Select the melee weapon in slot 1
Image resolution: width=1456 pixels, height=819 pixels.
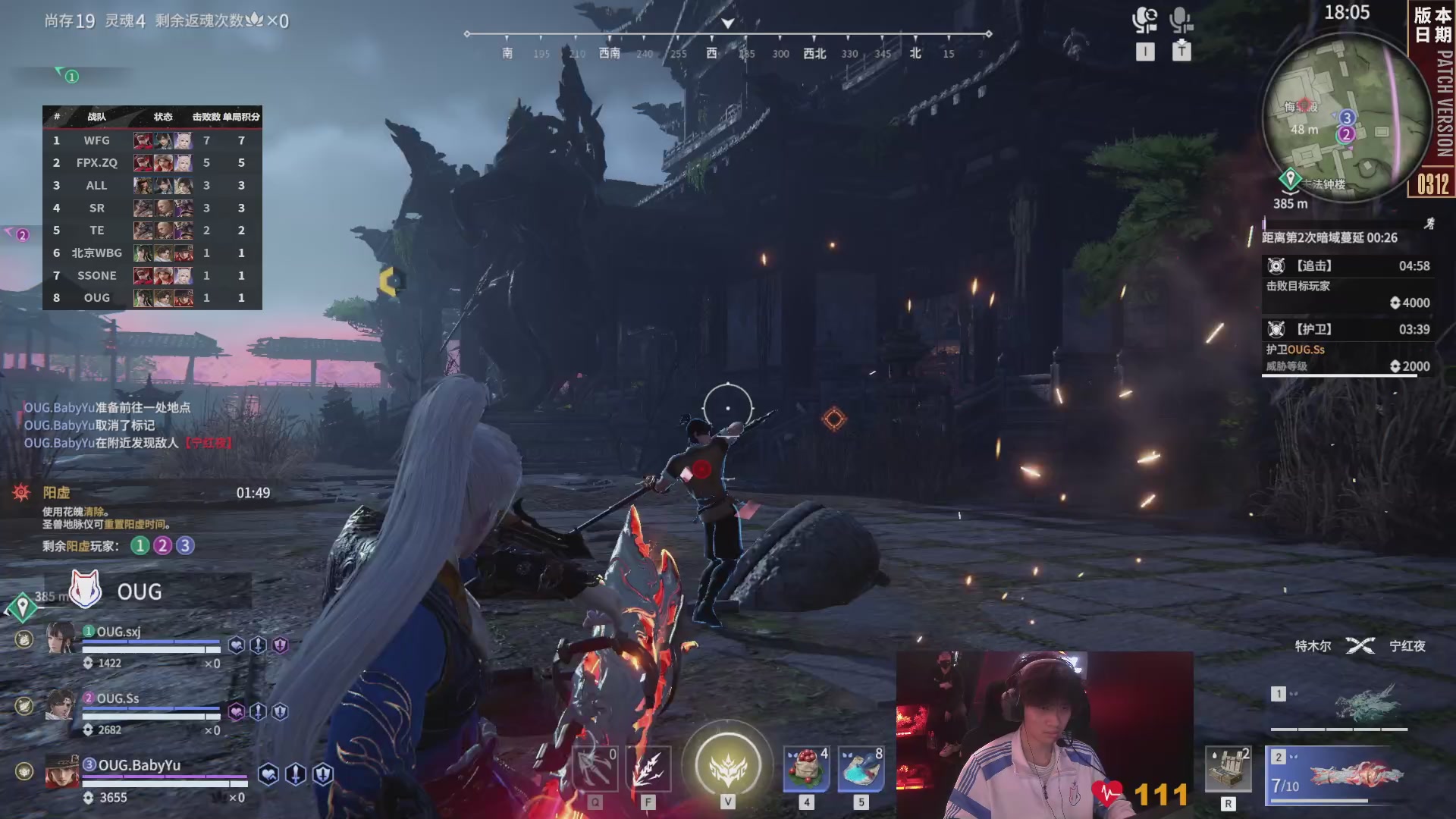1340,706
